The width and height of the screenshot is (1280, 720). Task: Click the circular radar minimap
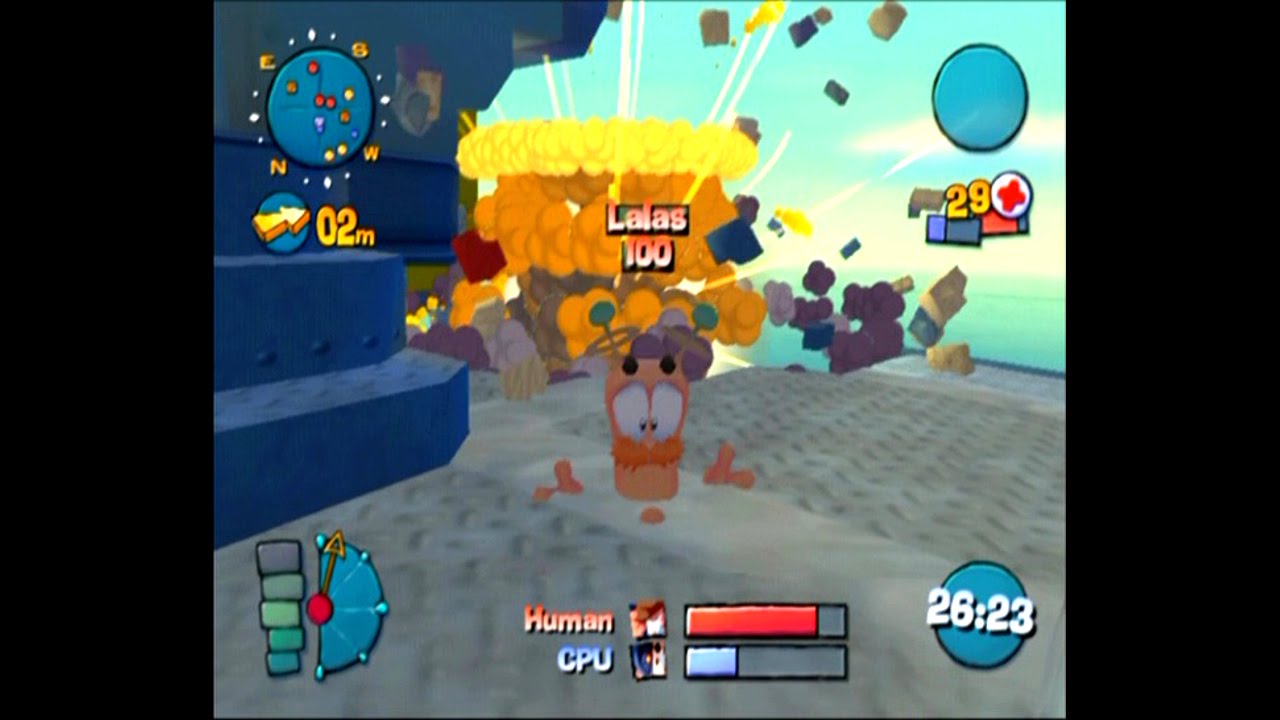pos(320,108)
